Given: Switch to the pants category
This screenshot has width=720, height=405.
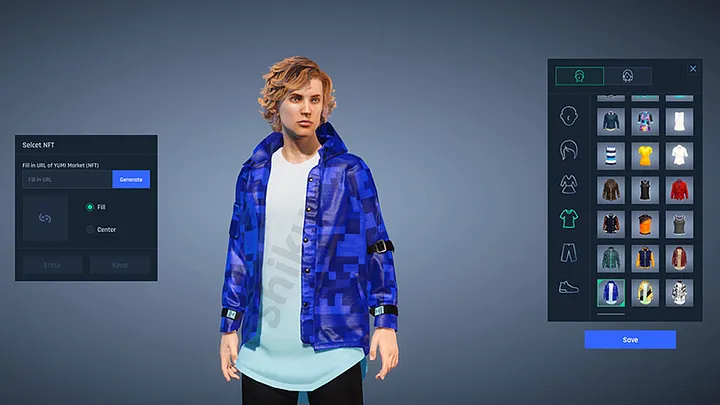Looking at the screenshot, I should click(570, 252).
